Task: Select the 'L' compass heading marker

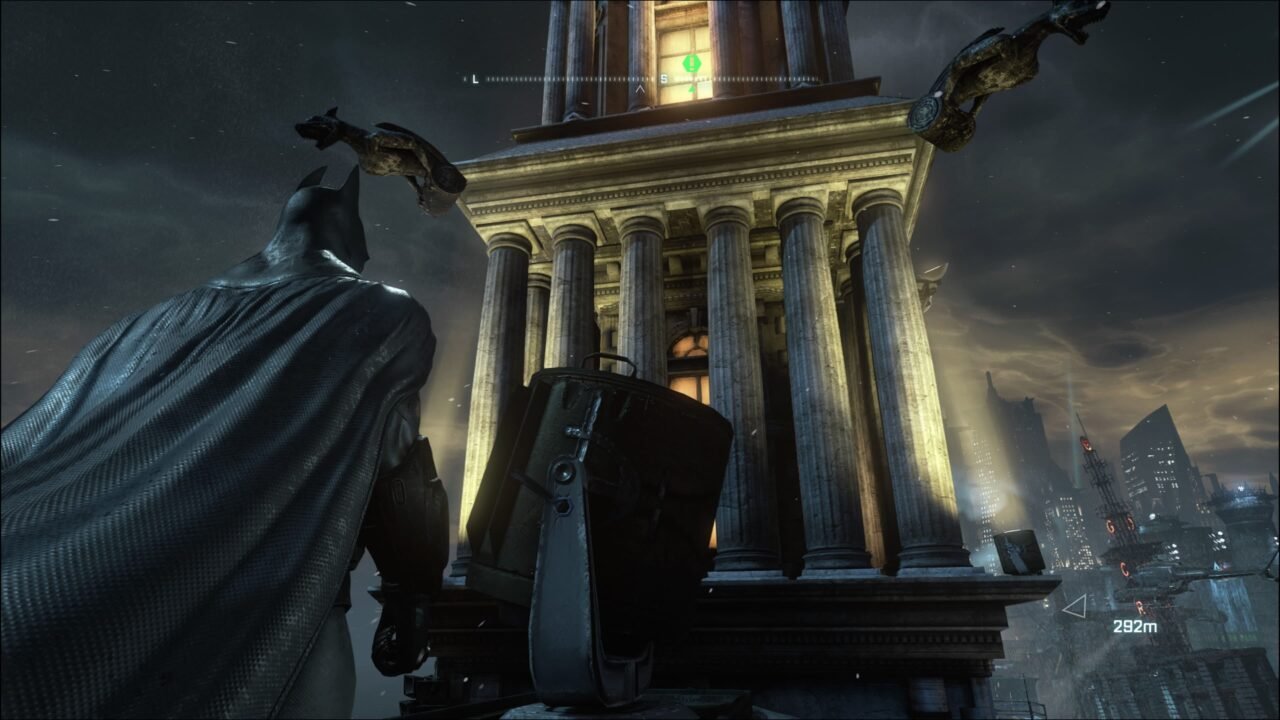Action: tap(475, 78)
